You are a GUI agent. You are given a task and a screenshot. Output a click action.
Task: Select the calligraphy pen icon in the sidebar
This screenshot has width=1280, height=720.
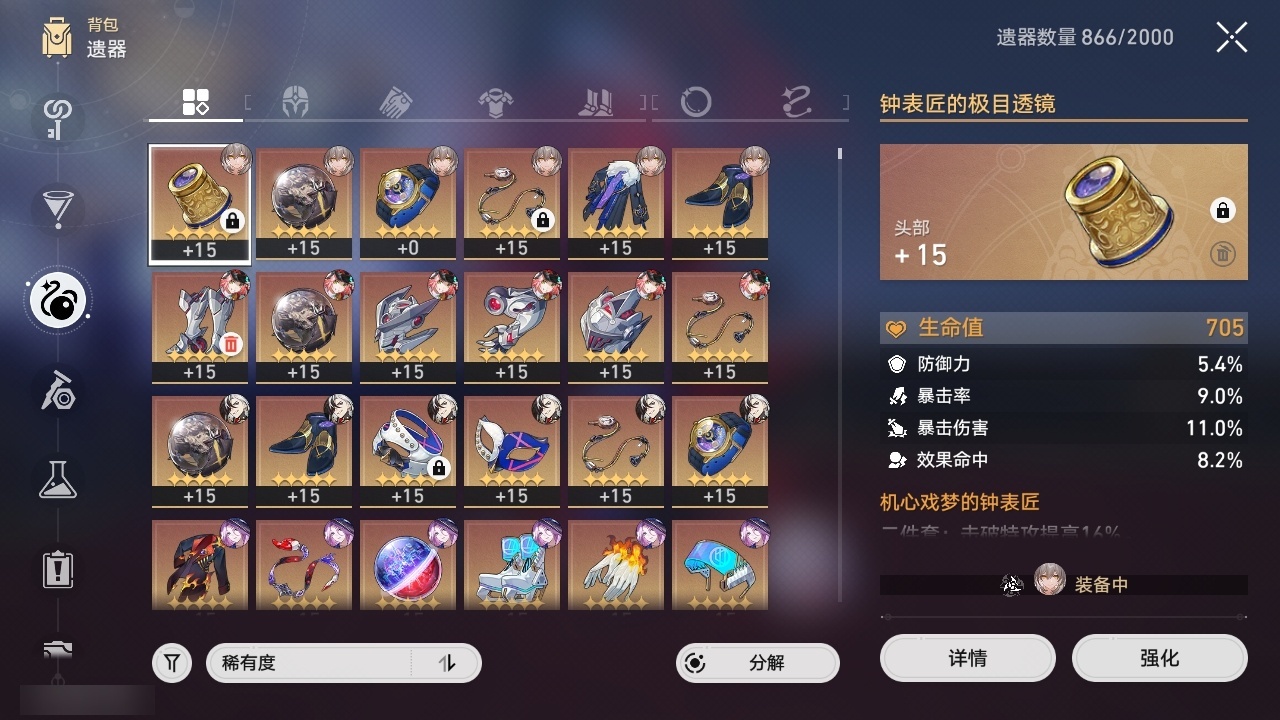[x=57, y=392]
